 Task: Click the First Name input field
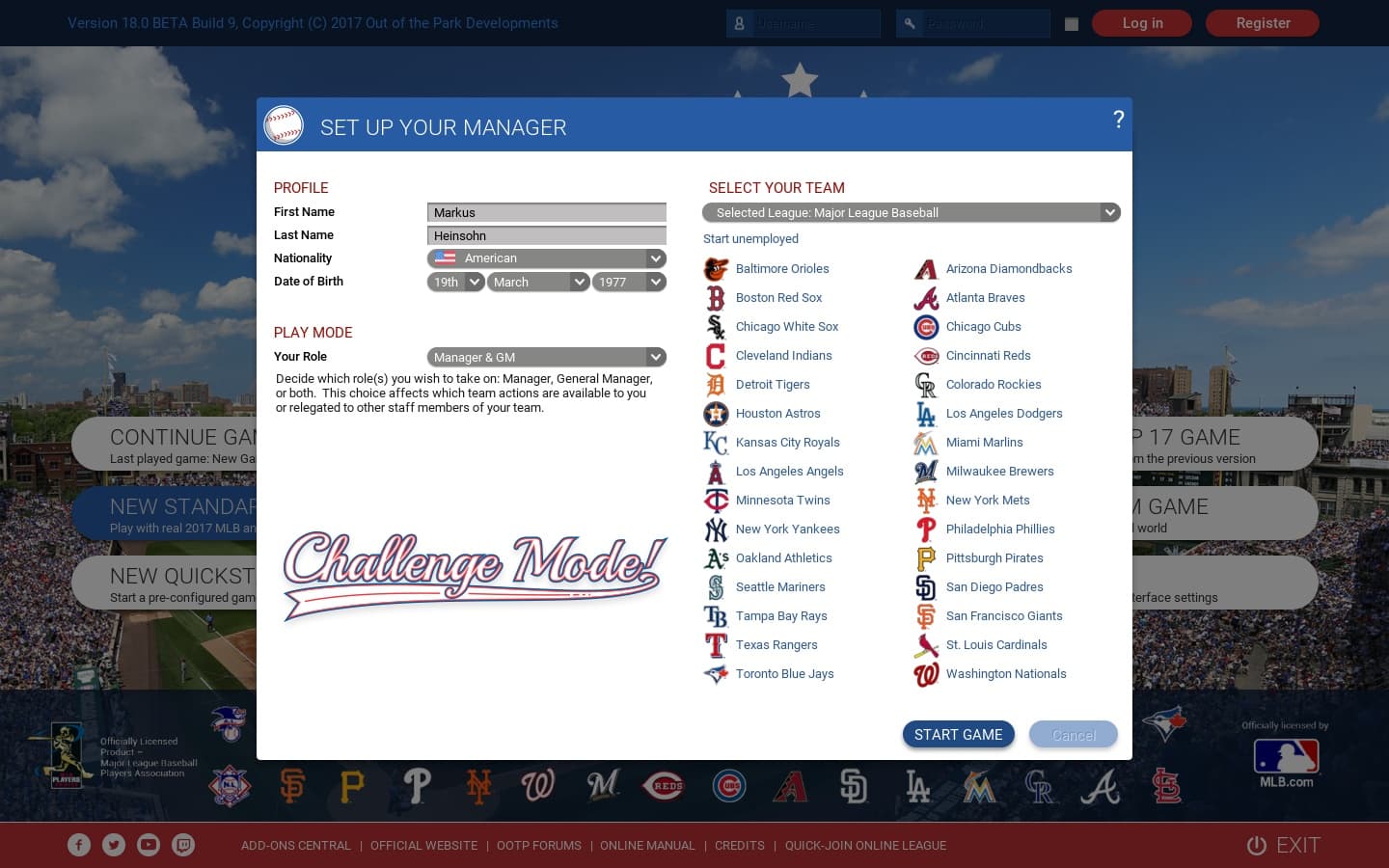(546, 212)
